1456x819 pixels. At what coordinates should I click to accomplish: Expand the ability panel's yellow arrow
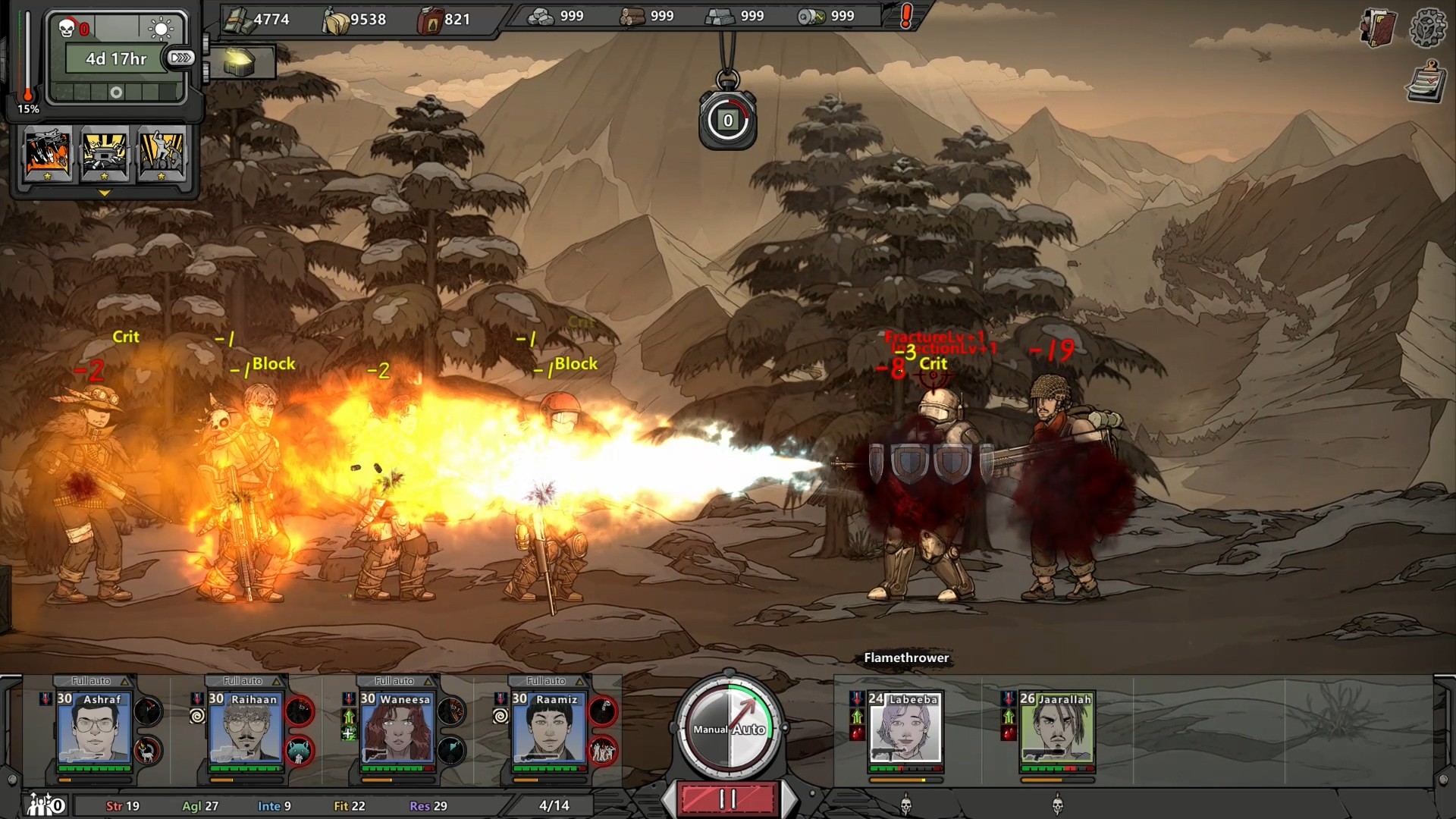coord(105,193)
